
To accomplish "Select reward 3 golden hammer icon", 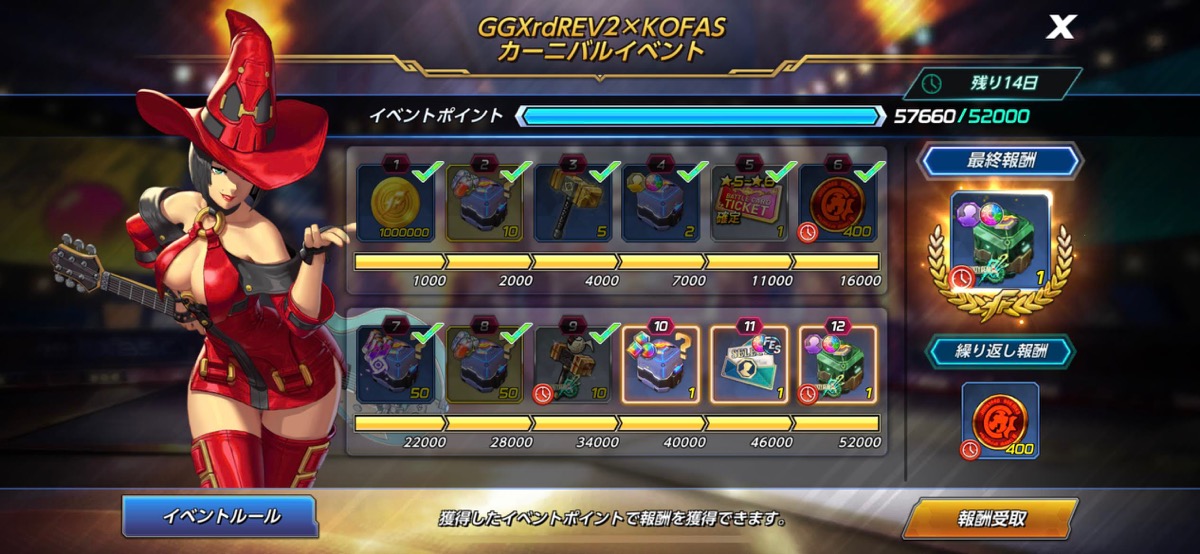I will pyautogui.click(x=575, y=203).
